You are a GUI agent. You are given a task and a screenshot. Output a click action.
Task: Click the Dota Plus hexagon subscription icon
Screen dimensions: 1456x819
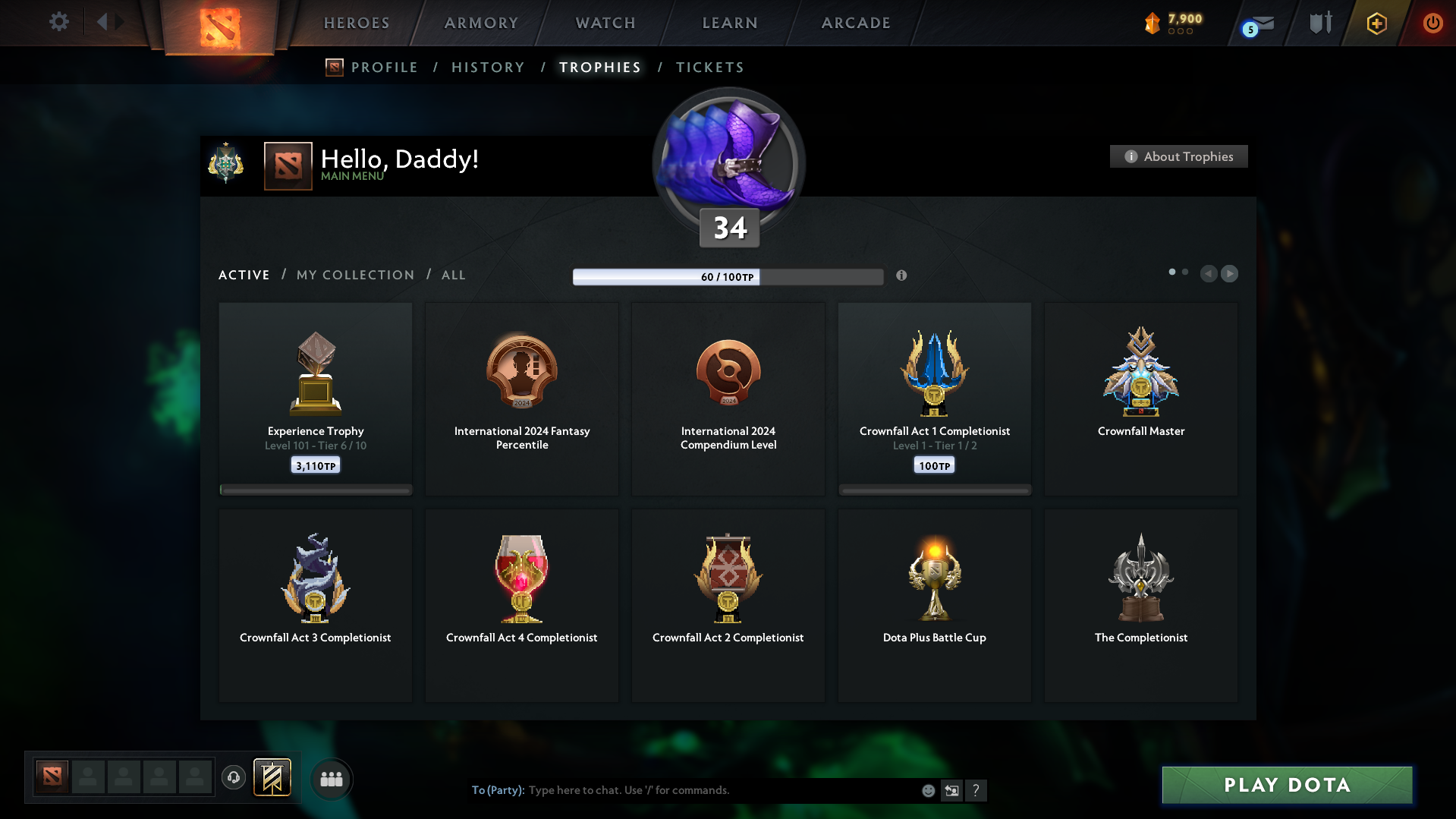pos(1376,24)
